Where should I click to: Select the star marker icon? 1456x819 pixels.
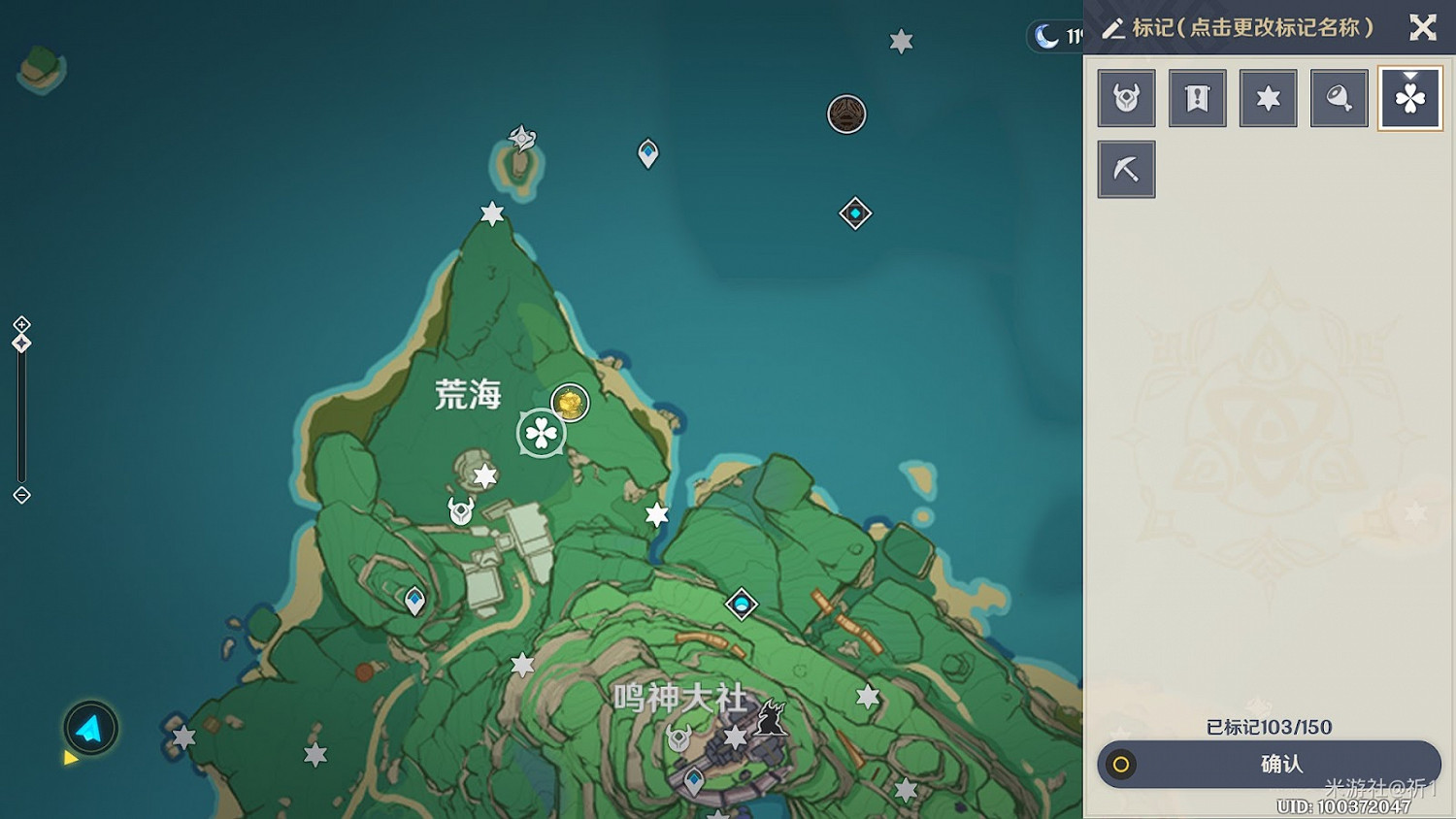pyautogui.click(x=1268, y=97)
